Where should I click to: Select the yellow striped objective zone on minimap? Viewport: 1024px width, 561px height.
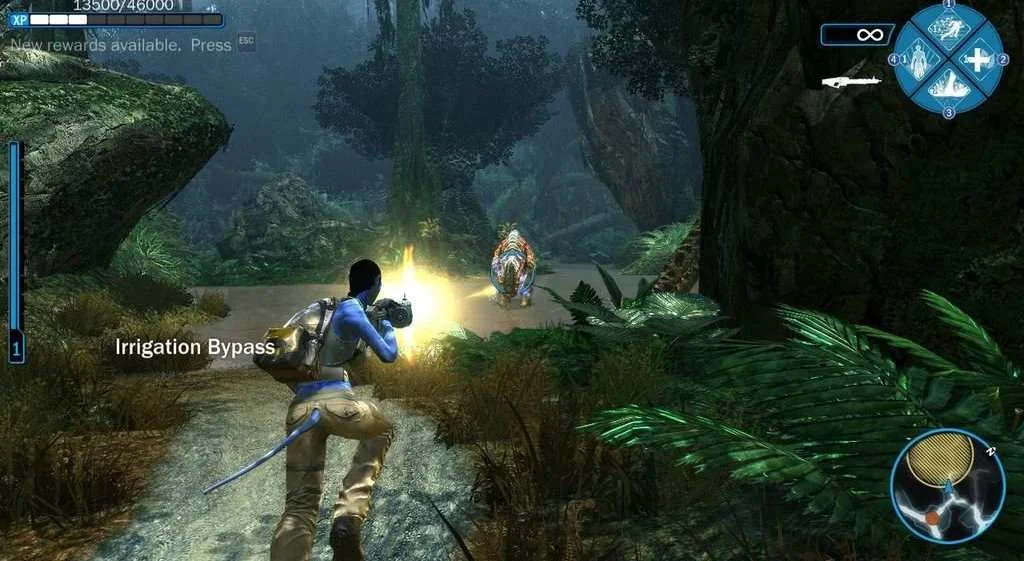[940, 456]
